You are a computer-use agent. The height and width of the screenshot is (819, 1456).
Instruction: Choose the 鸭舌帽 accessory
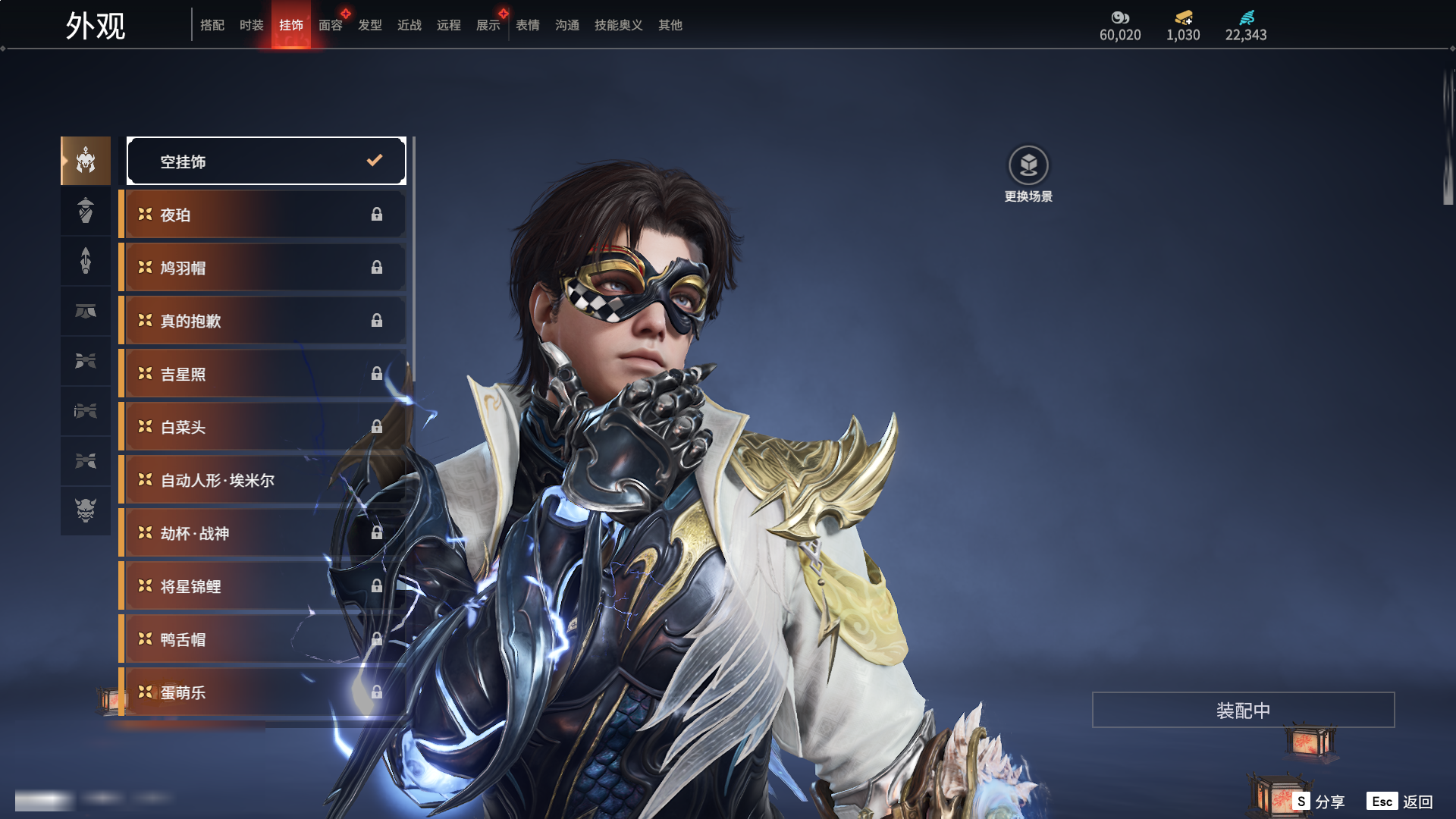click(x=262, y=639)
